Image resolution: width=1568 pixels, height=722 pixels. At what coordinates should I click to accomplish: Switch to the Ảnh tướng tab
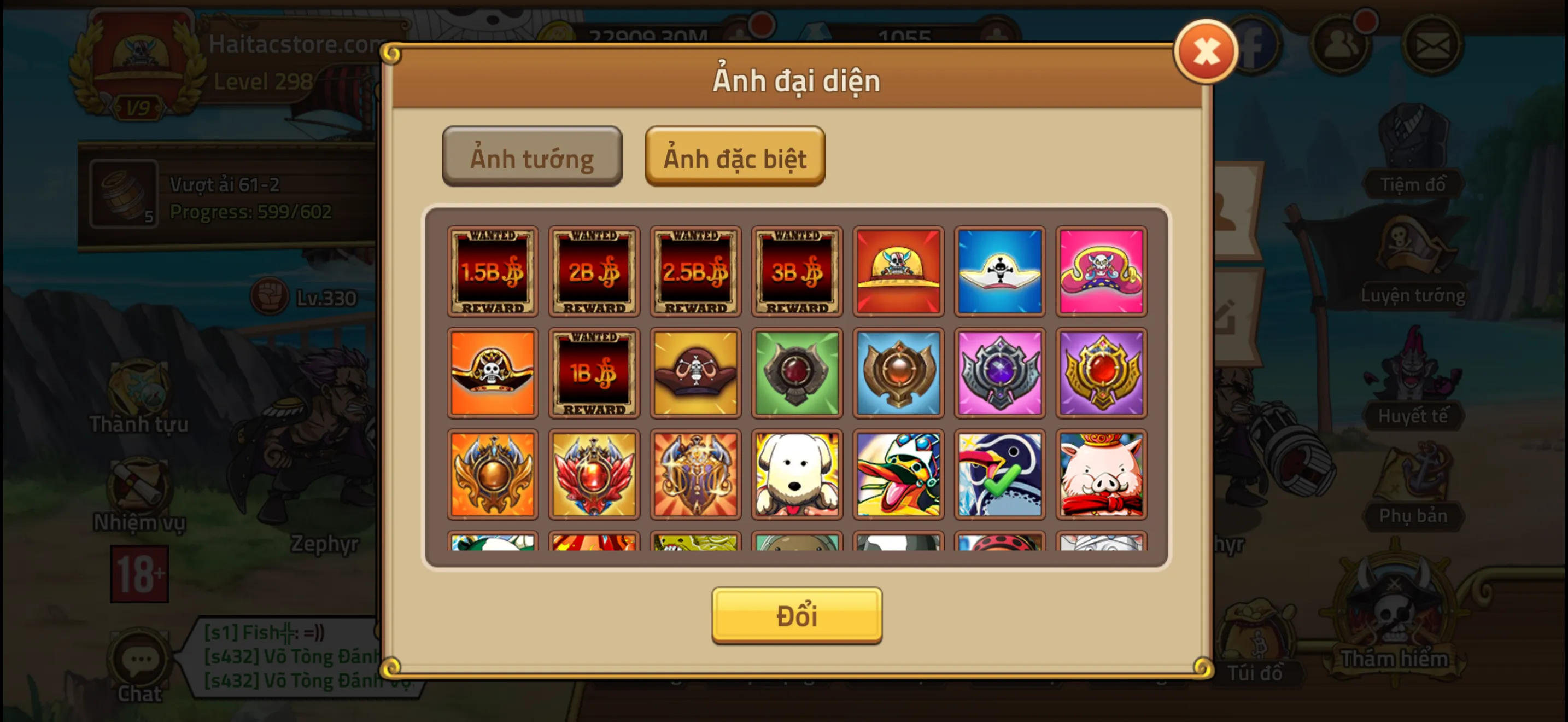tap(531, 157)
